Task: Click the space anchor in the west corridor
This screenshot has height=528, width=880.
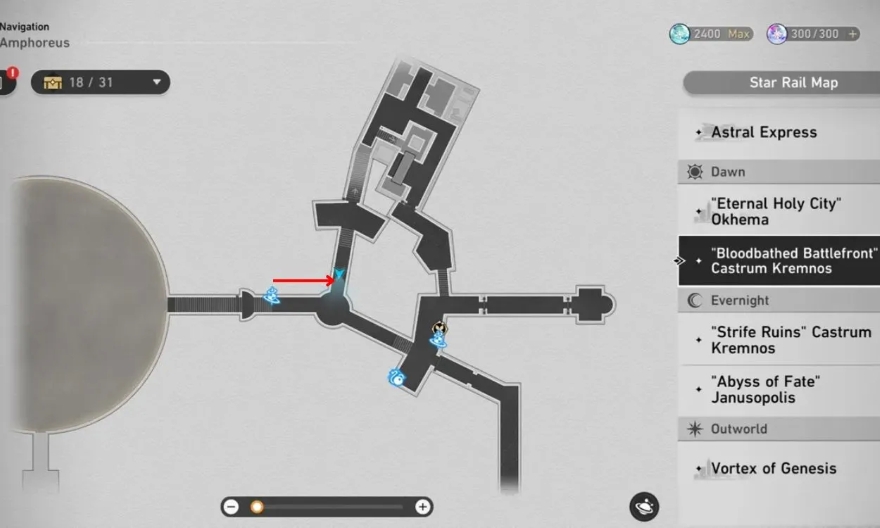Action: (x=271, y=295)
